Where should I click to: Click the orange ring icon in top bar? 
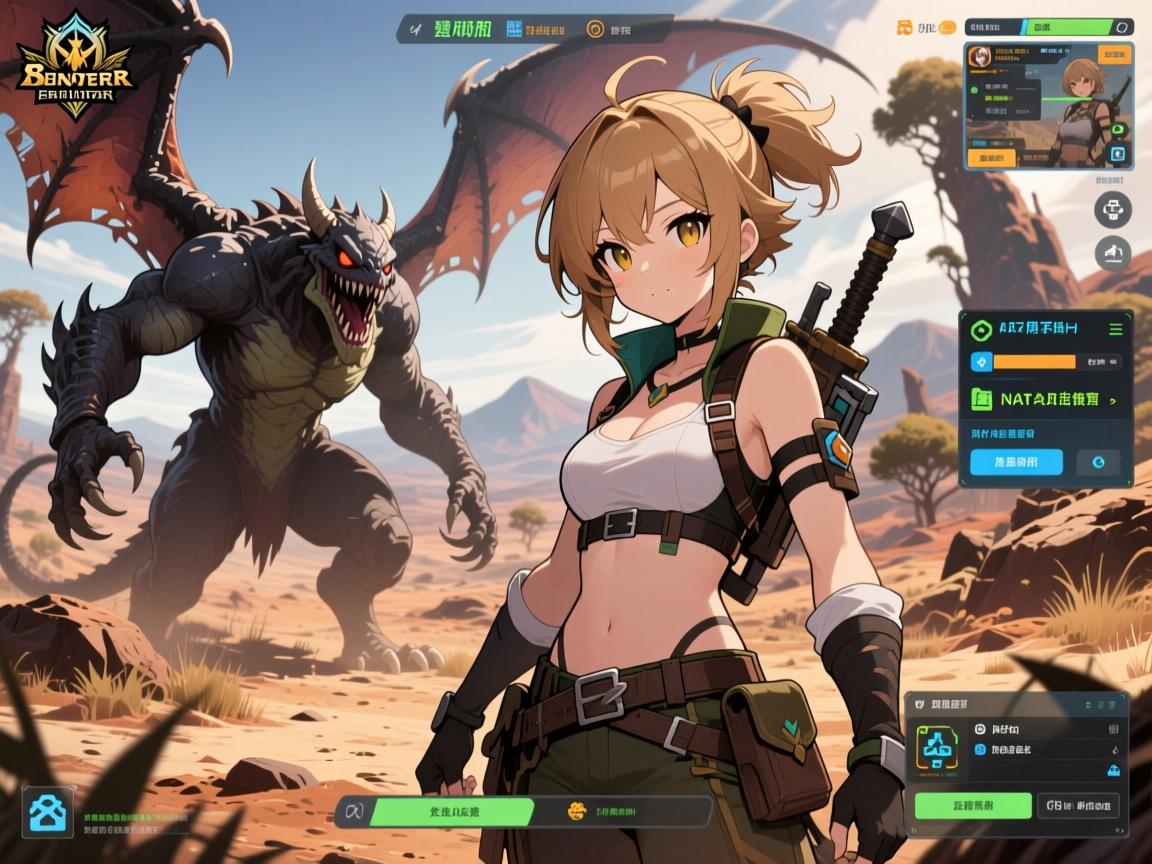(596, 29)
